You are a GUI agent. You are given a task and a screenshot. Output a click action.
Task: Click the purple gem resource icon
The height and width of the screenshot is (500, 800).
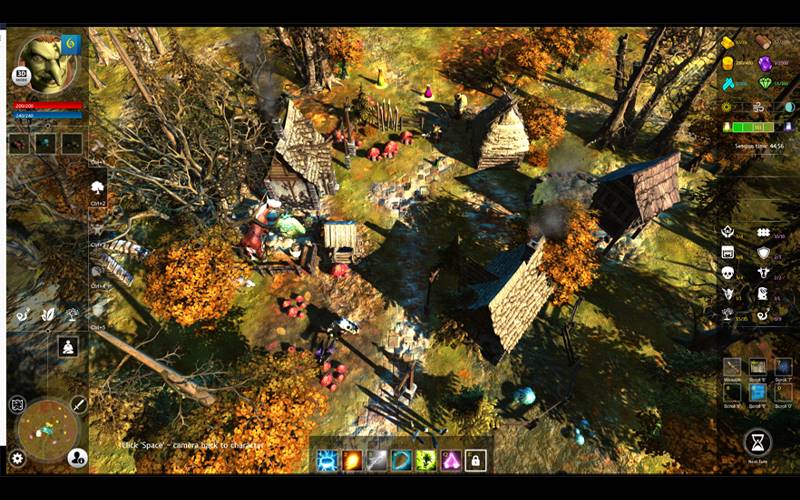coord(765,63)
